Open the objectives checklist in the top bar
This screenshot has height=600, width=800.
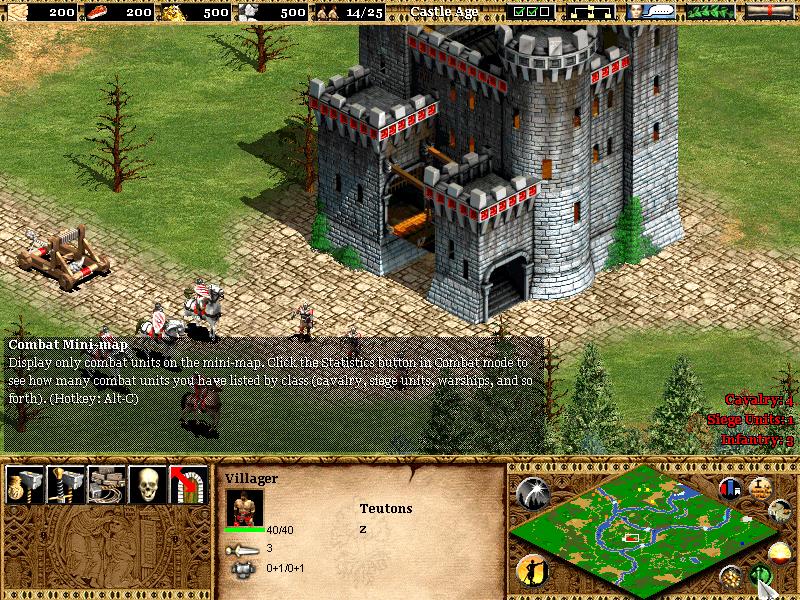coord(531,12)
